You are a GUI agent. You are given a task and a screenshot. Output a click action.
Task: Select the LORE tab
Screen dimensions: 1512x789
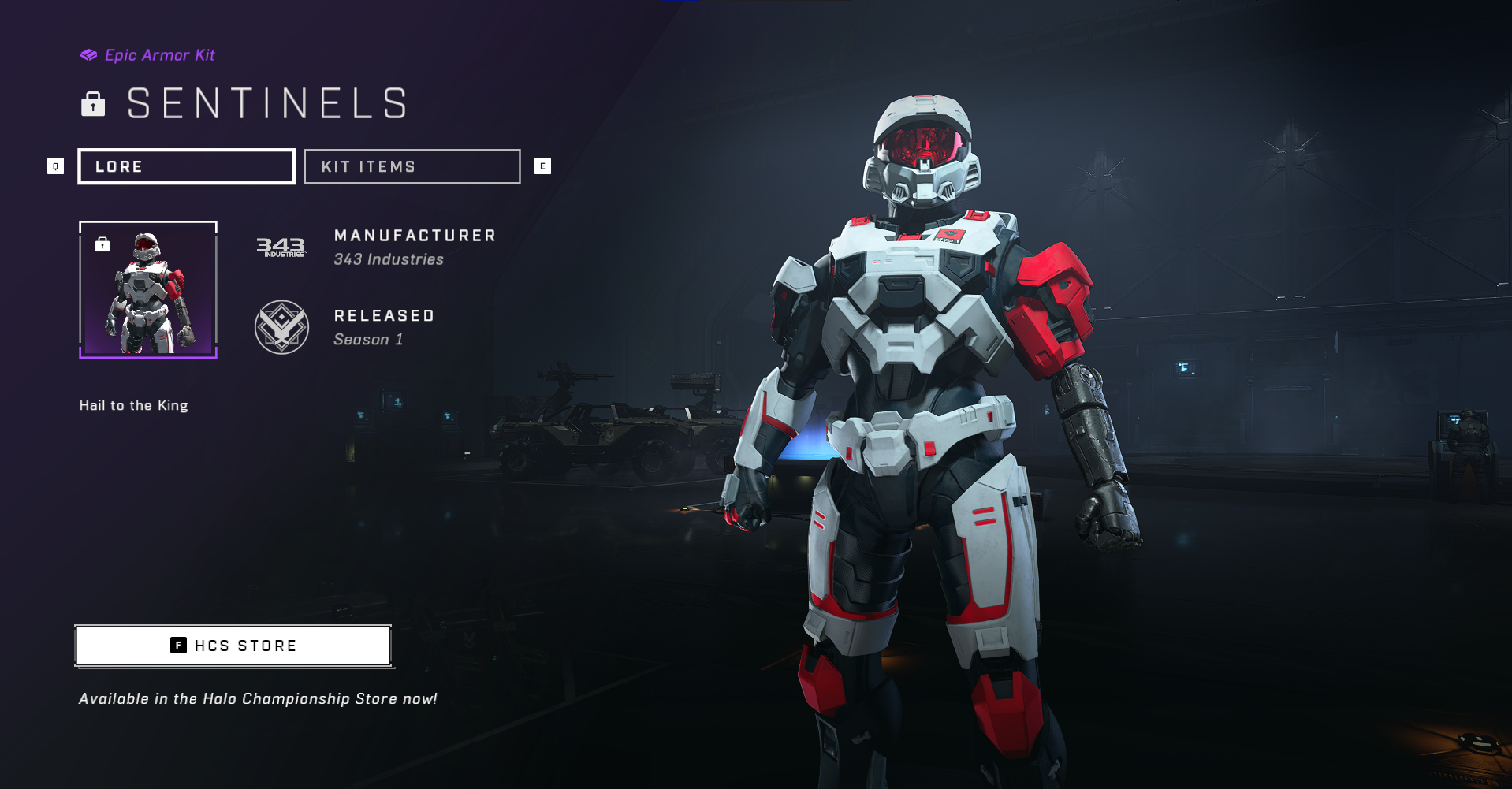tap(186, 166)
